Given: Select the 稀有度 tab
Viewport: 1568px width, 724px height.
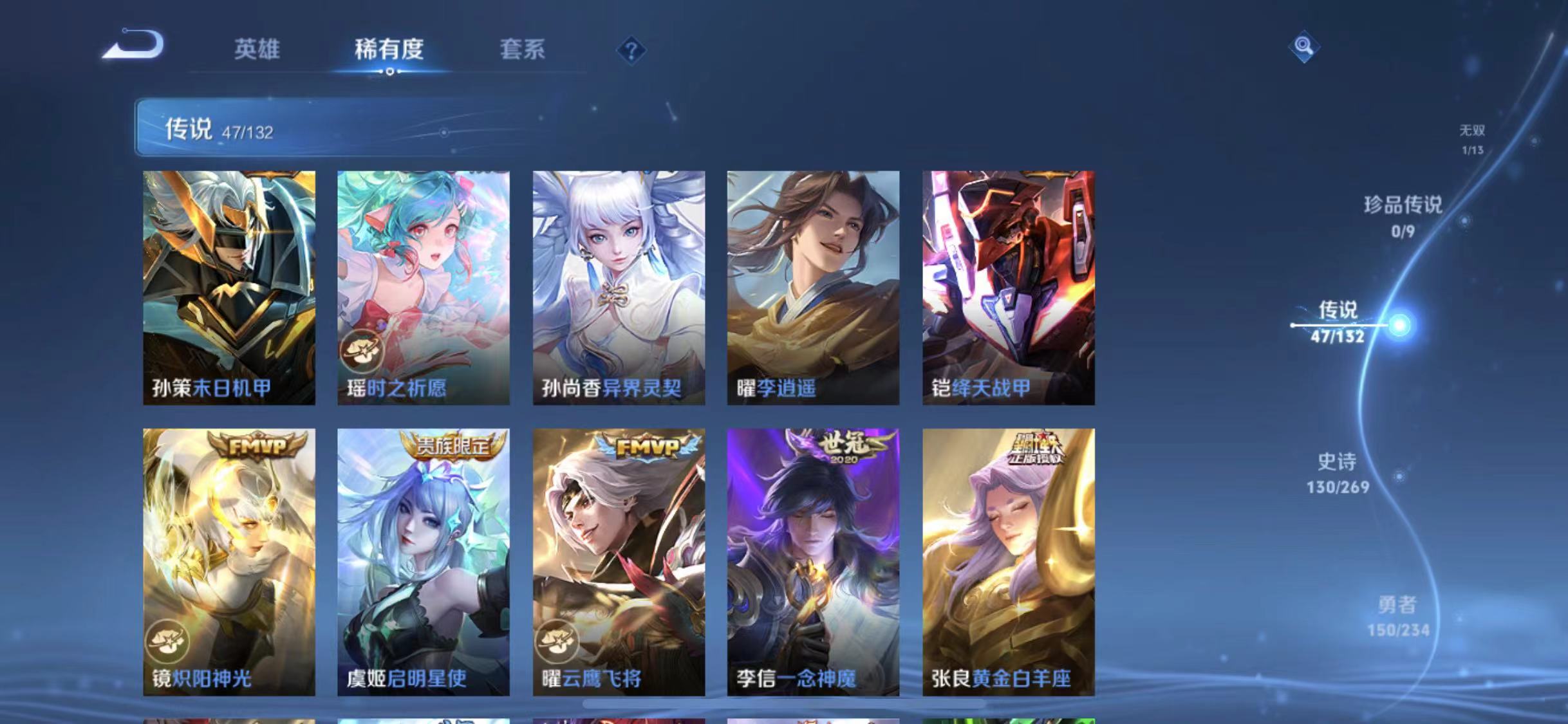Looking at the screenshot, I should coord(387,50).
